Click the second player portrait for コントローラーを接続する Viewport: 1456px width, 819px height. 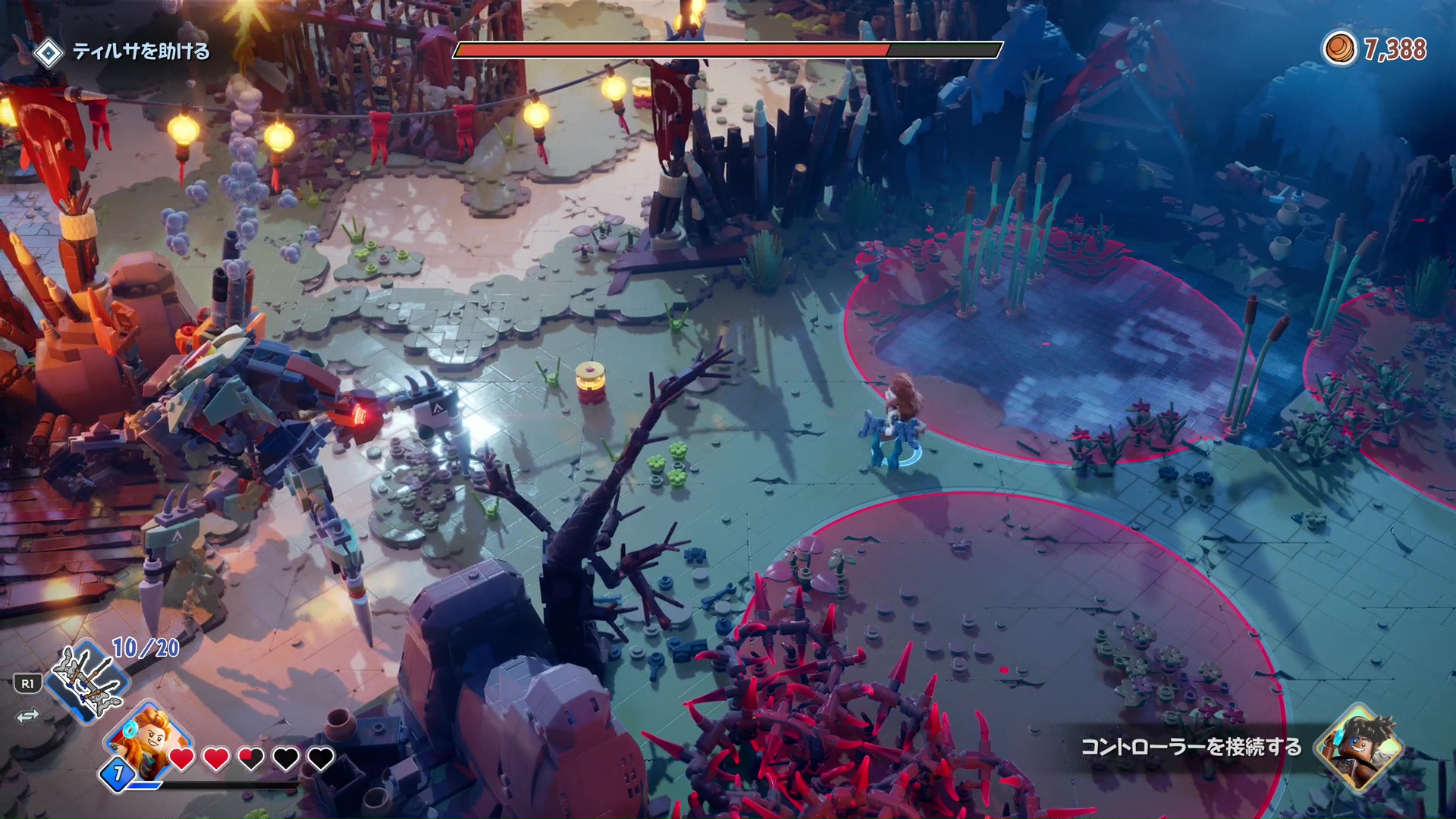point(1360,747)
